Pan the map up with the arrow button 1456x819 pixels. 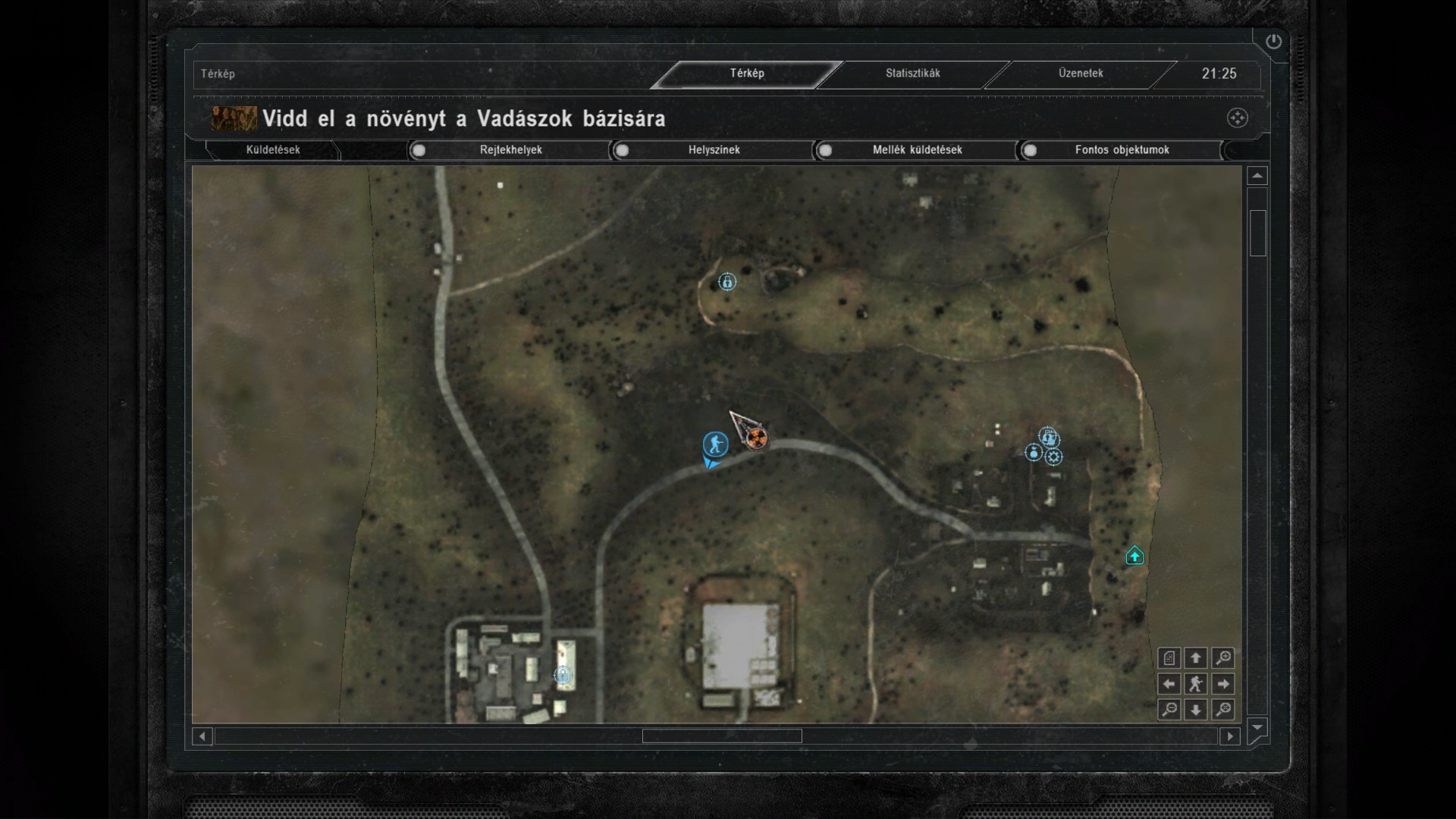point(1196,658)
